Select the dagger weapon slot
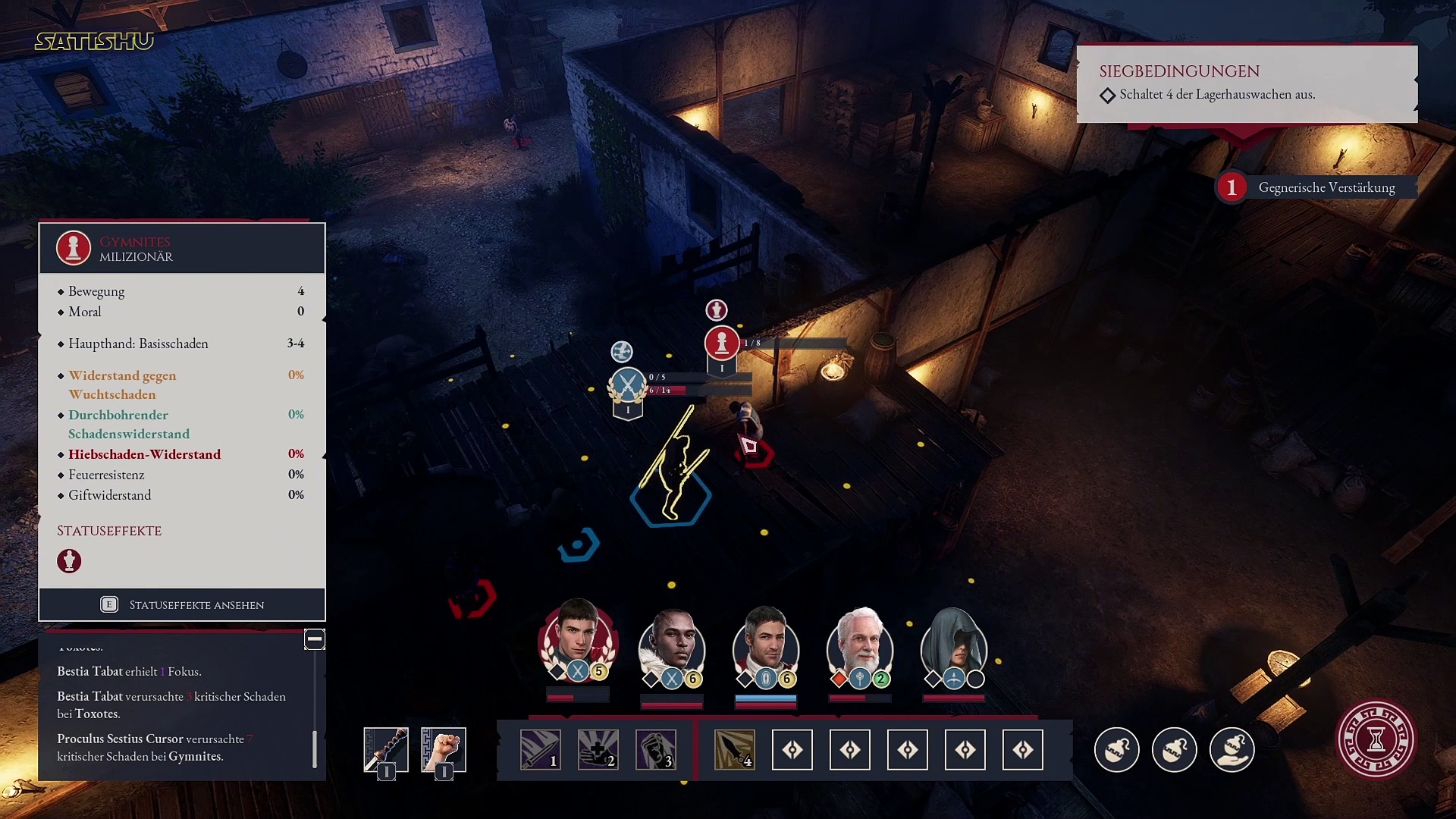Screen dimensions: 1456x819 pyautogui.click(x=386, y=749)
